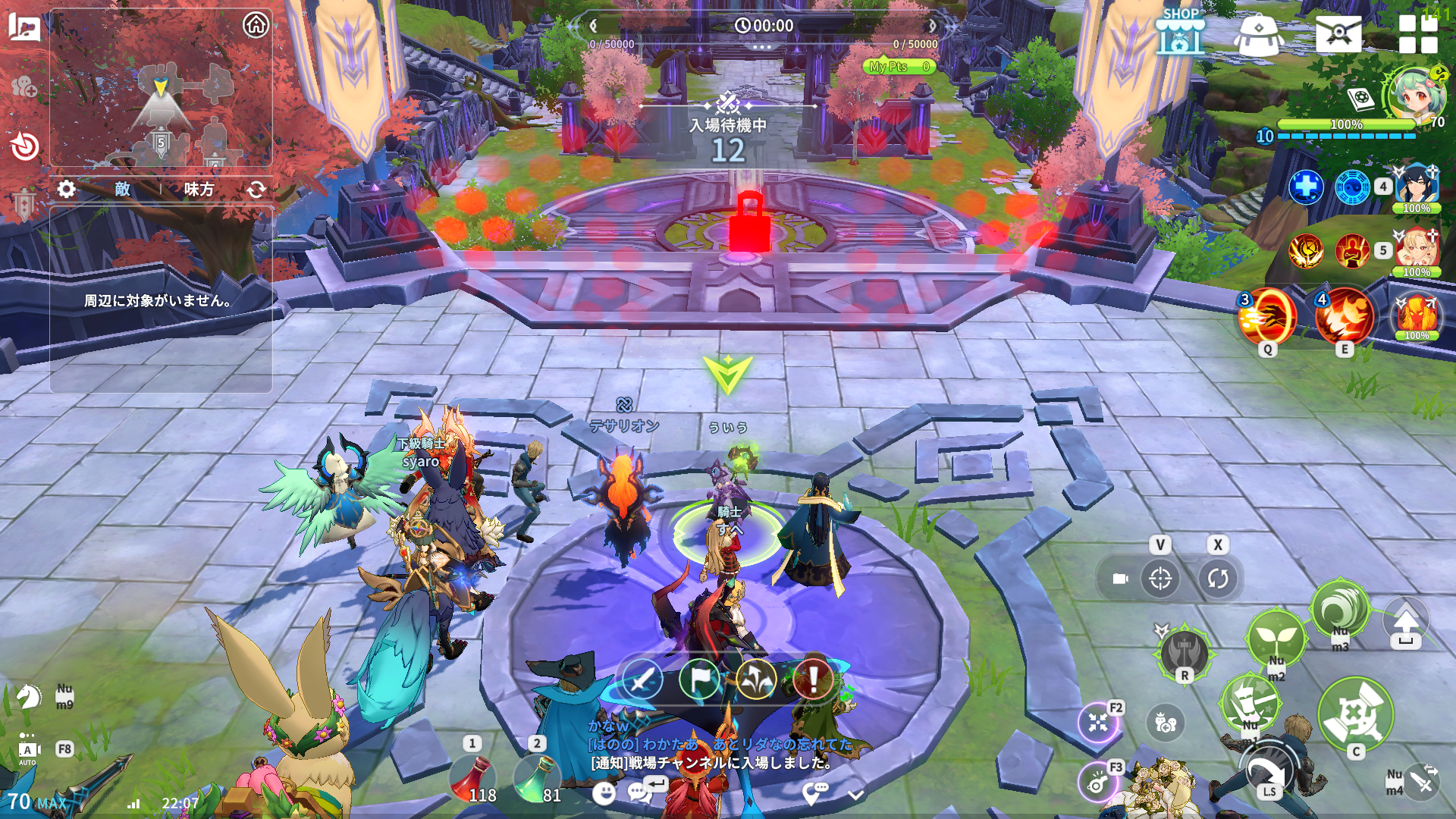Select the sword attack command icon
This screenshot has width=1456, height=819.
(x=642, y=679)
